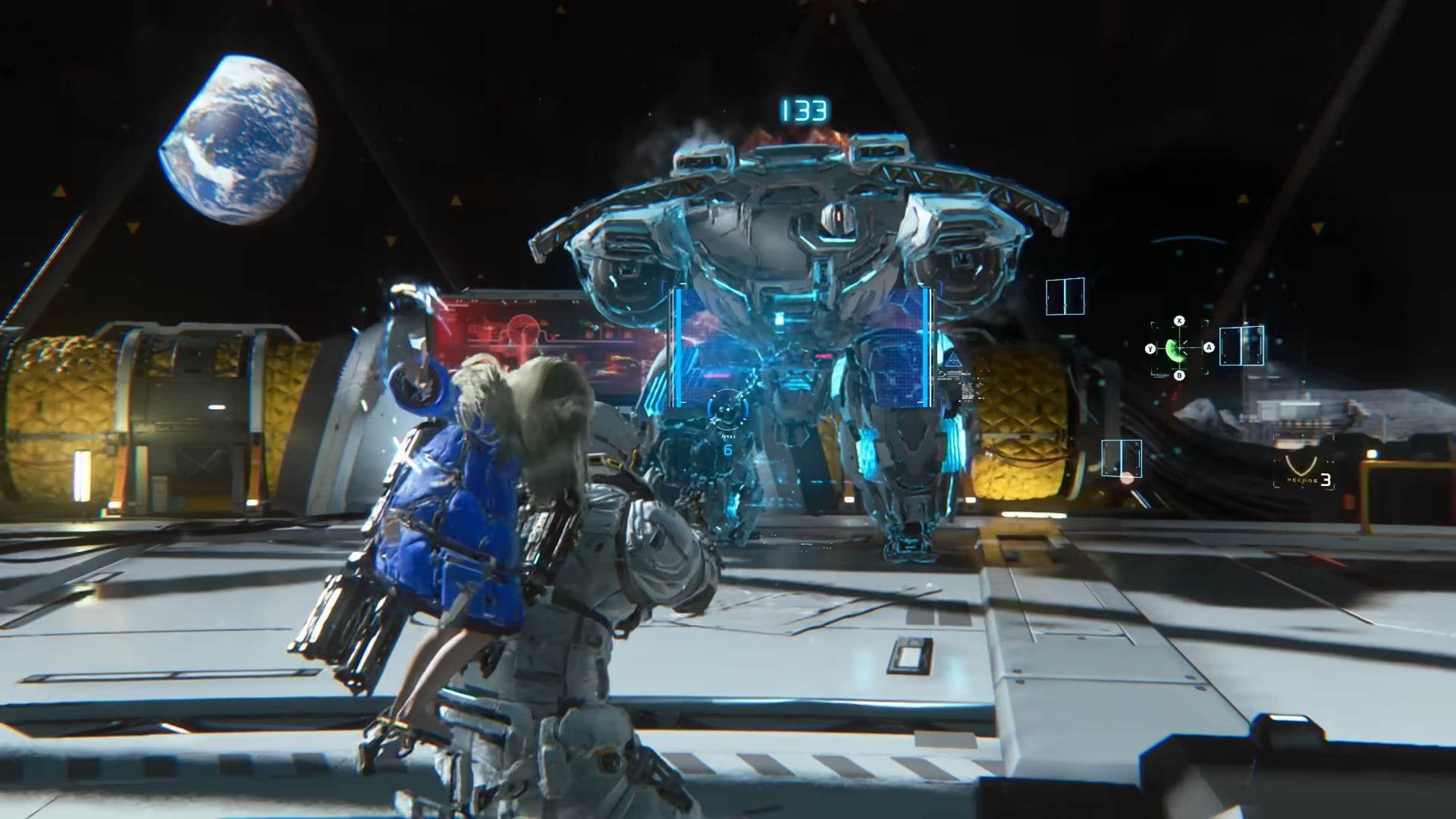Select the blue triangle warning icon
Image resolution: width=1456 pixels, height=819 pixels.
(x=952, y=359)
